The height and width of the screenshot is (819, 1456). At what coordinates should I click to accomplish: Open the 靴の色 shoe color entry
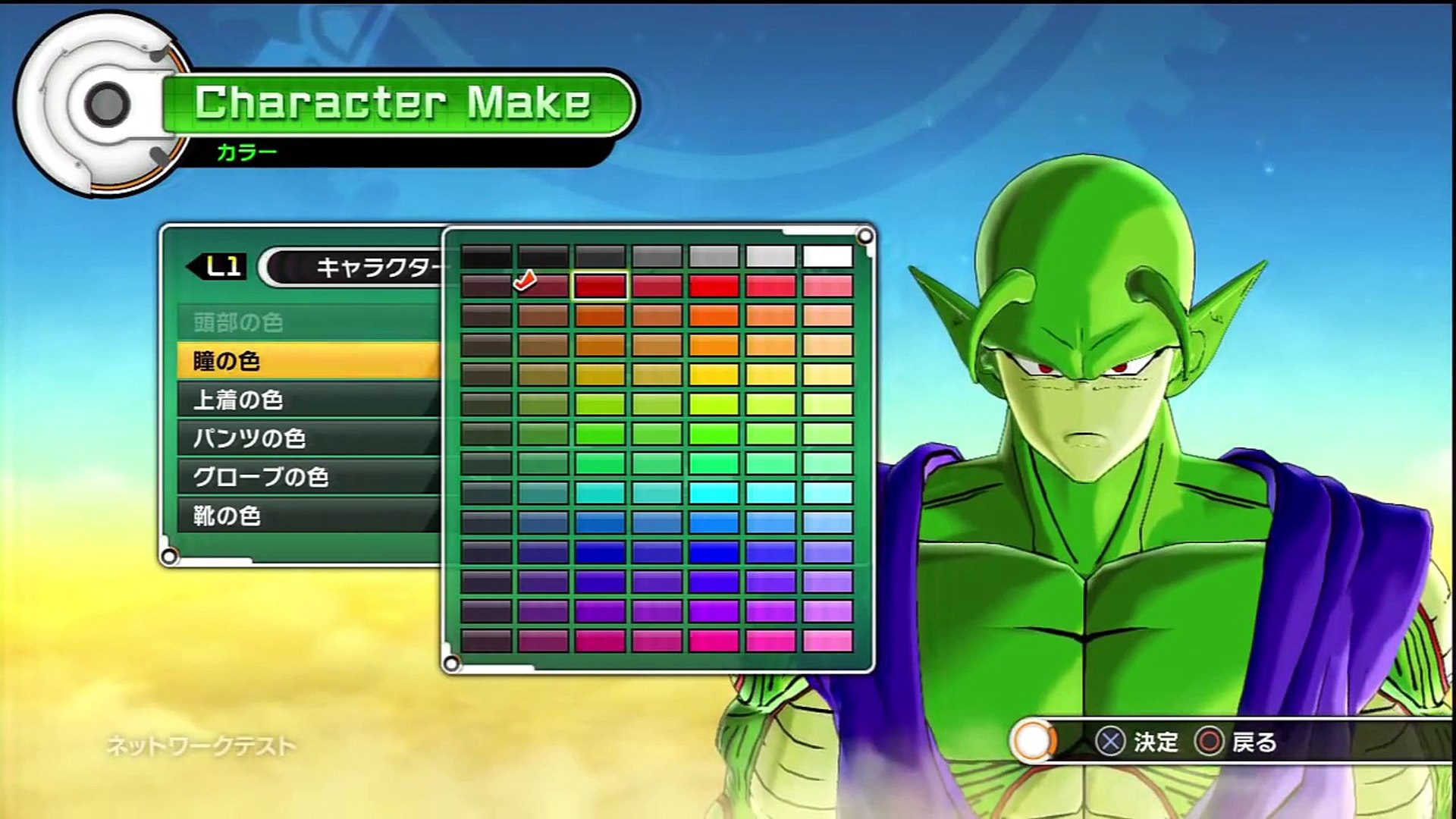click(307, 516)
